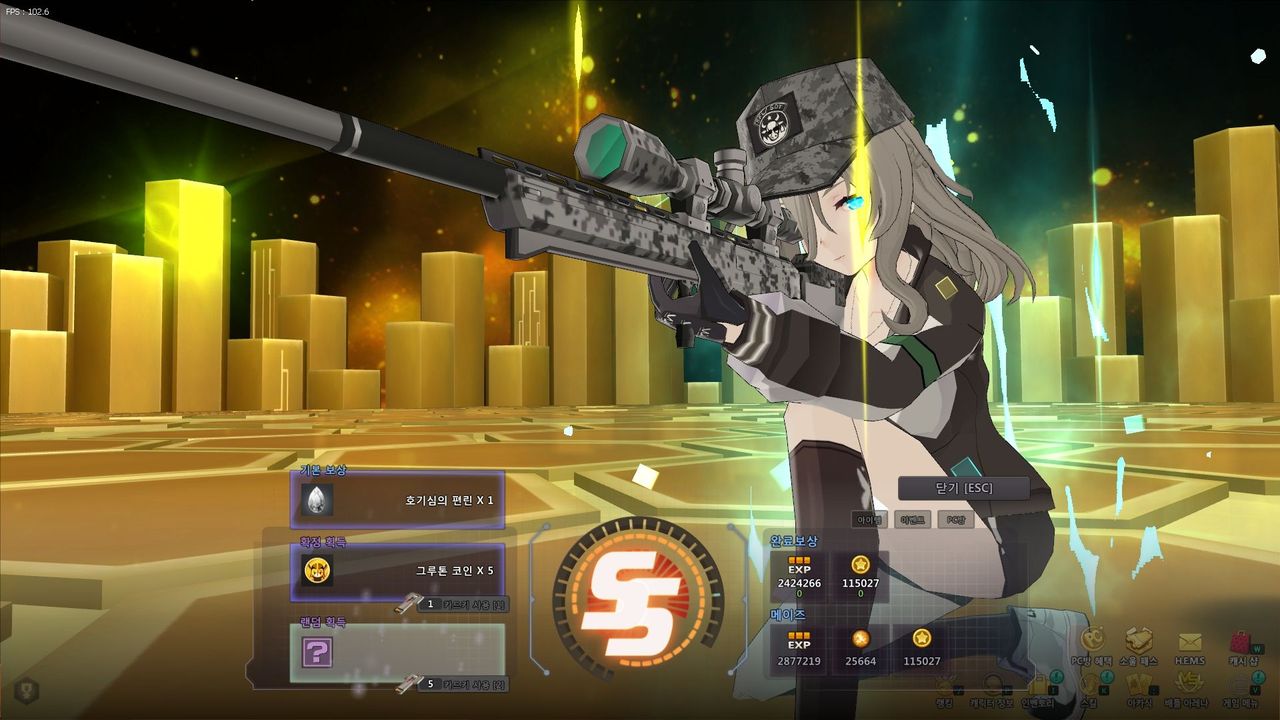Image resolution: width=1280 pixels, height=720 pixels.
Task: Select the 그루톤 코인 guaranteed reward
Action: click(397, 571)
